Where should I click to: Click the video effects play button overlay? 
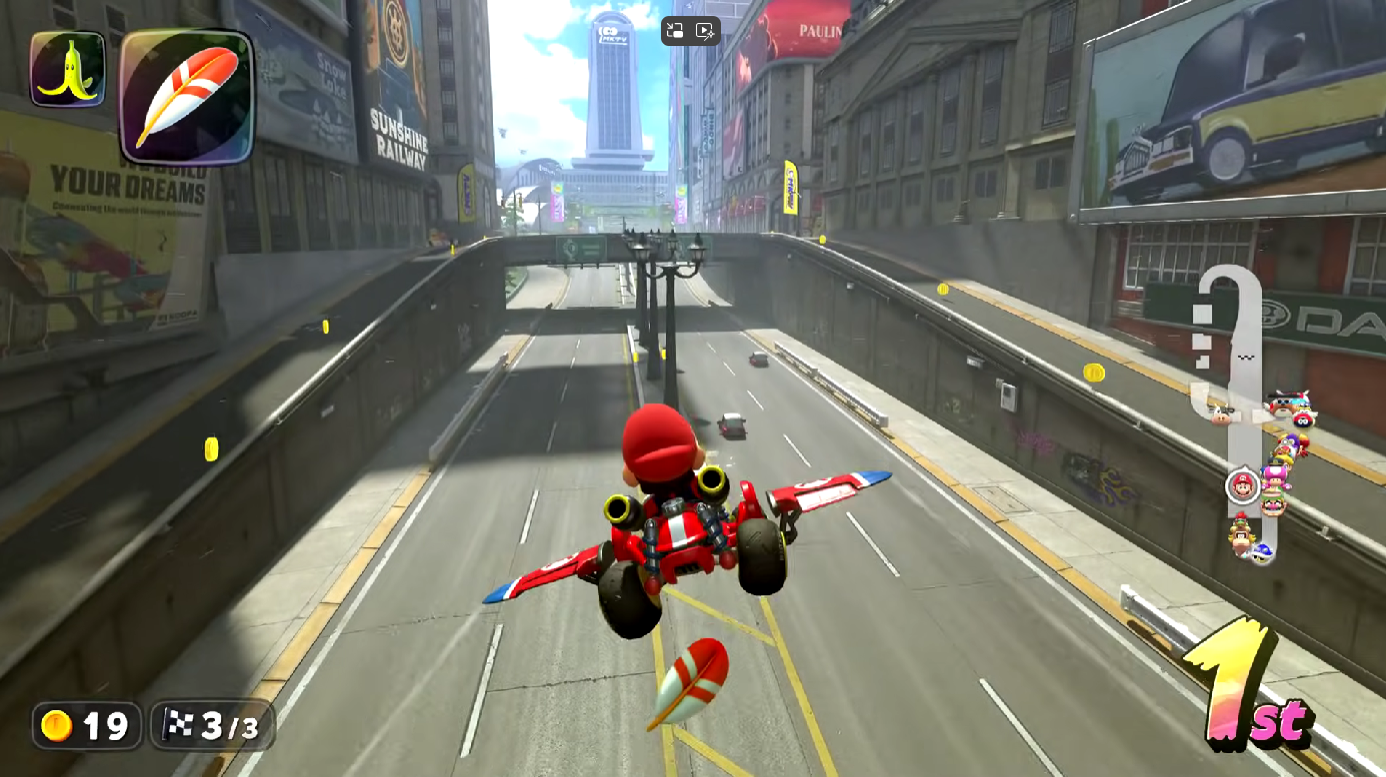click(x=705, y=31)
